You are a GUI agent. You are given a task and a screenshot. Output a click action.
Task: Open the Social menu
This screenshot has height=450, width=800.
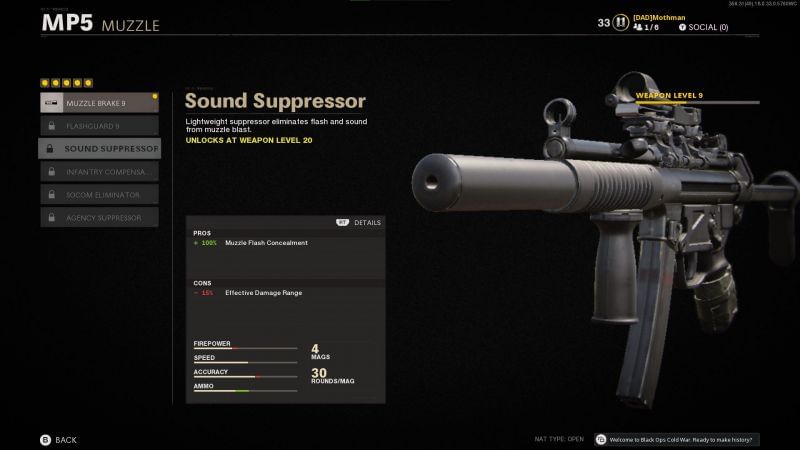point(703,27)
